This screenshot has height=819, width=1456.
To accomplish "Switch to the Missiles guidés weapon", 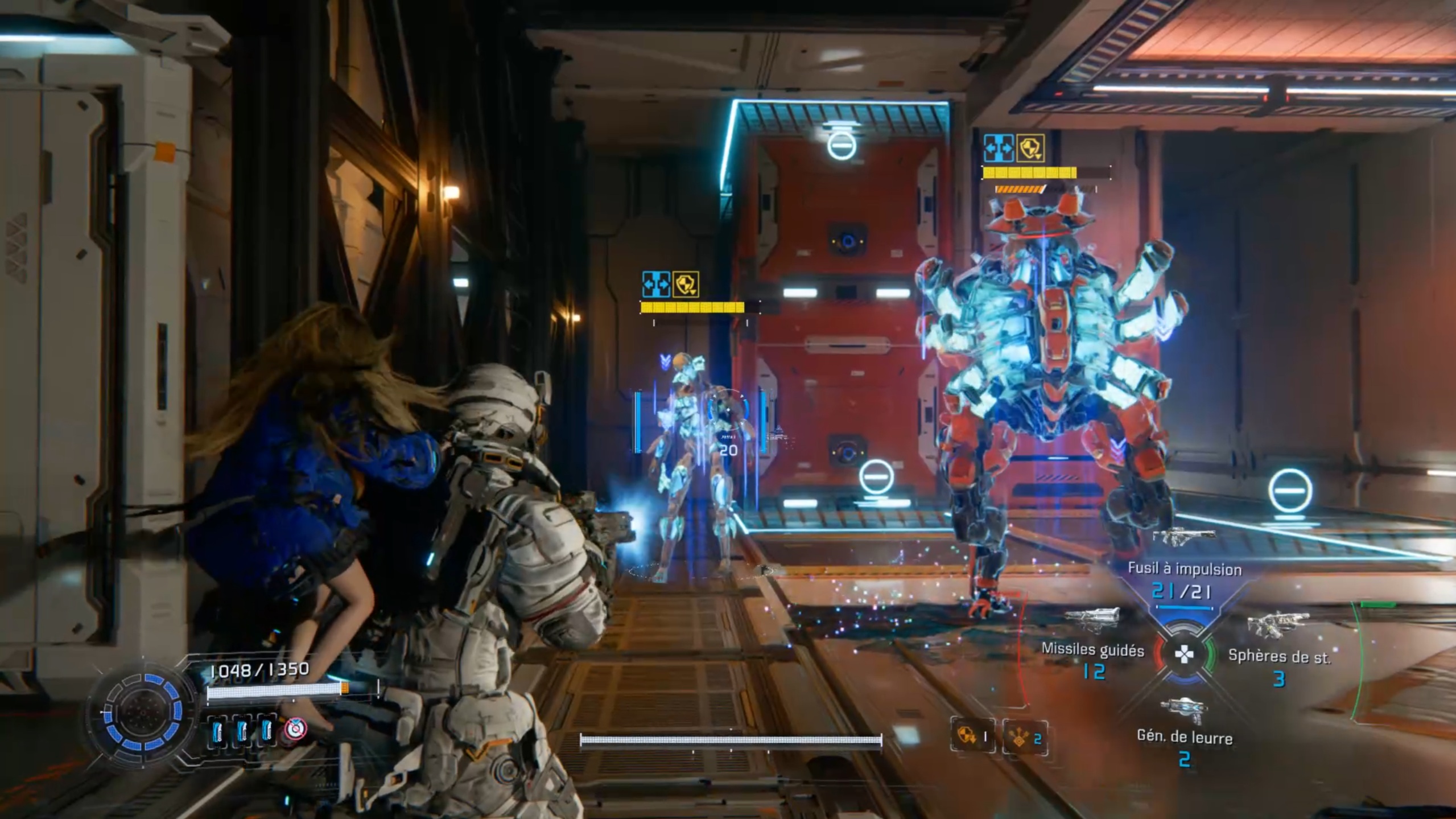I will tap(1092, 650).
